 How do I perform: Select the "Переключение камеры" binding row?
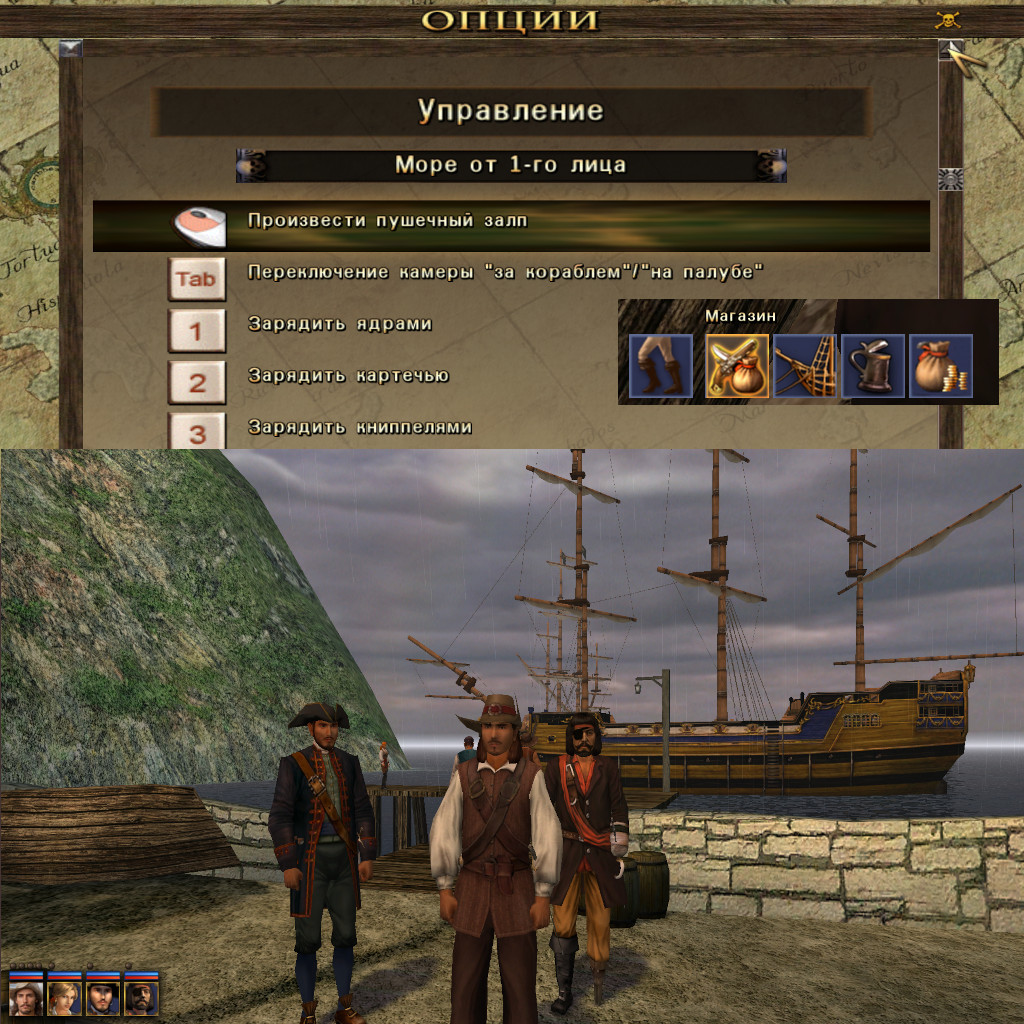(505, 272)
